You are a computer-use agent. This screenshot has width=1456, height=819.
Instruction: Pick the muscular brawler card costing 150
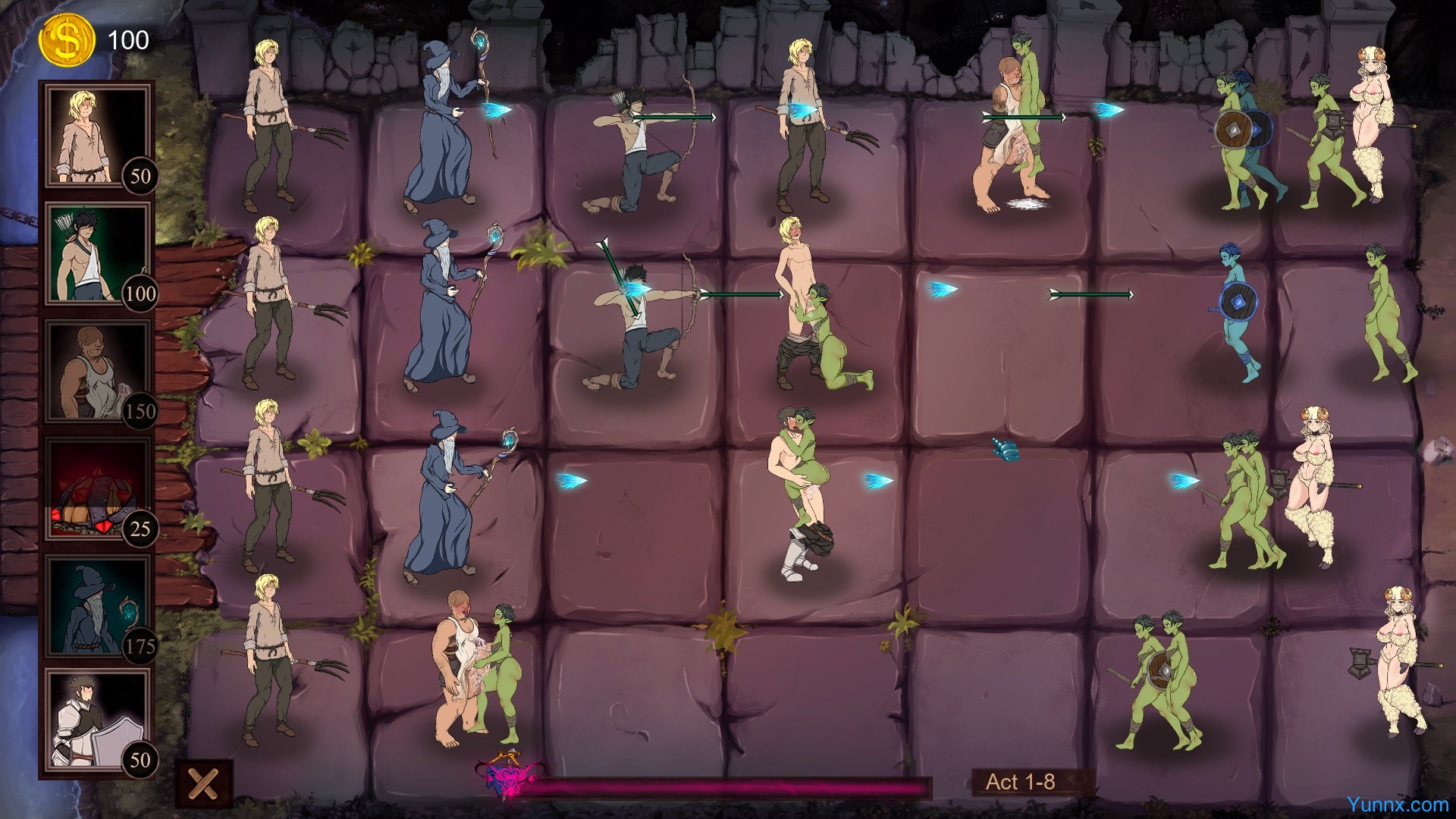coord(97,370)
